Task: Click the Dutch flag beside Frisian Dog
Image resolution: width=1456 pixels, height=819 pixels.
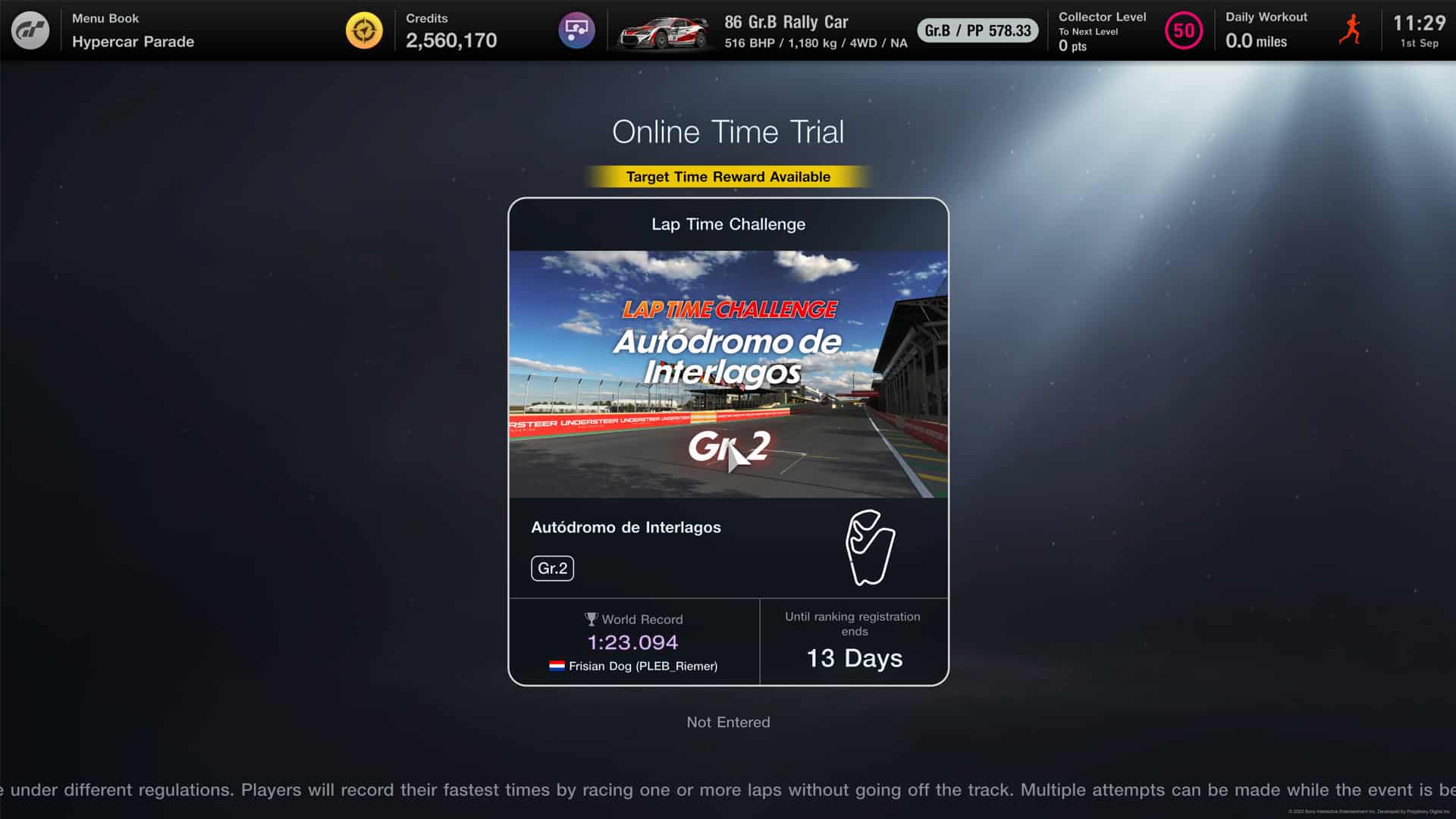Action: tap(557, 666)
